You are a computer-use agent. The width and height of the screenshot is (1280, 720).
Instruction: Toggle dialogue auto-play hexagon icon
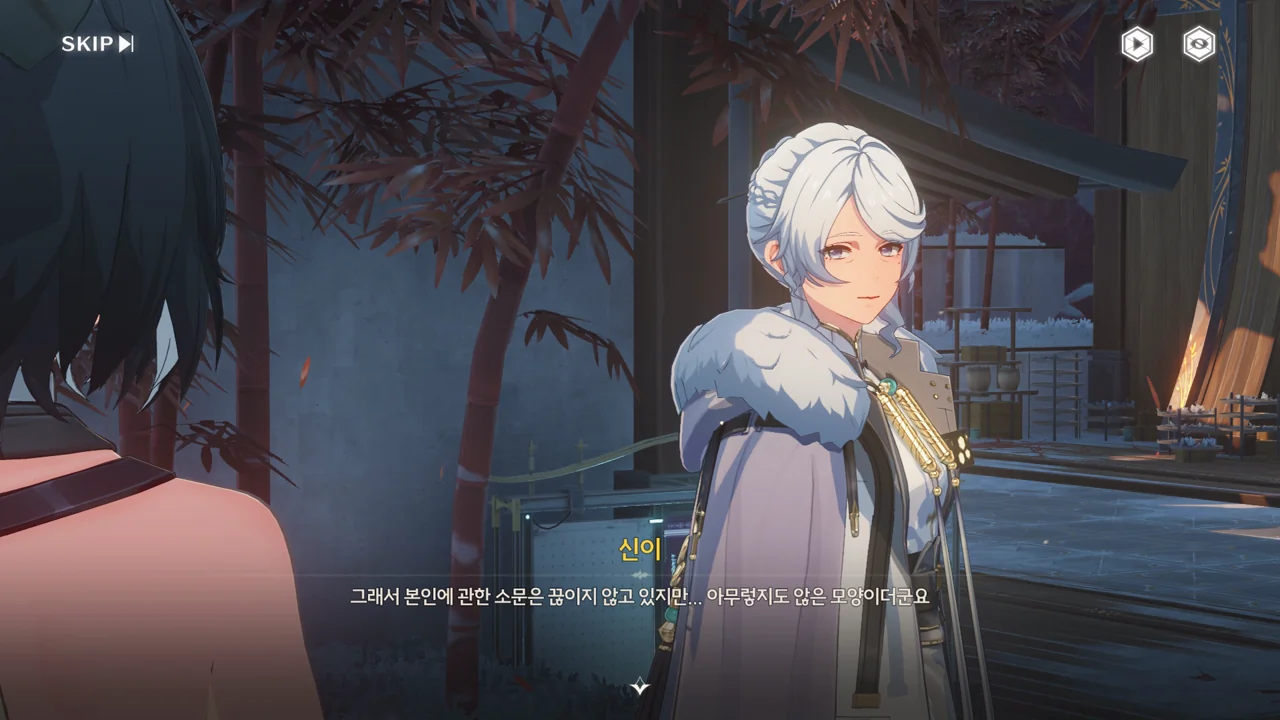(1137, 44)
